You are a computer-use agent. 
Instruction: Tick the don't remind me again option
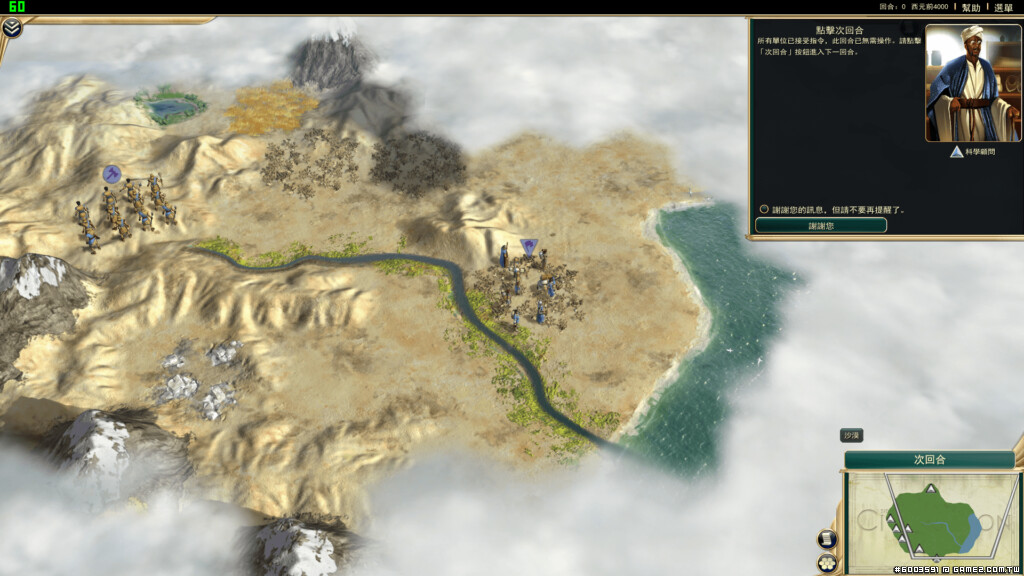click(764, 210)
